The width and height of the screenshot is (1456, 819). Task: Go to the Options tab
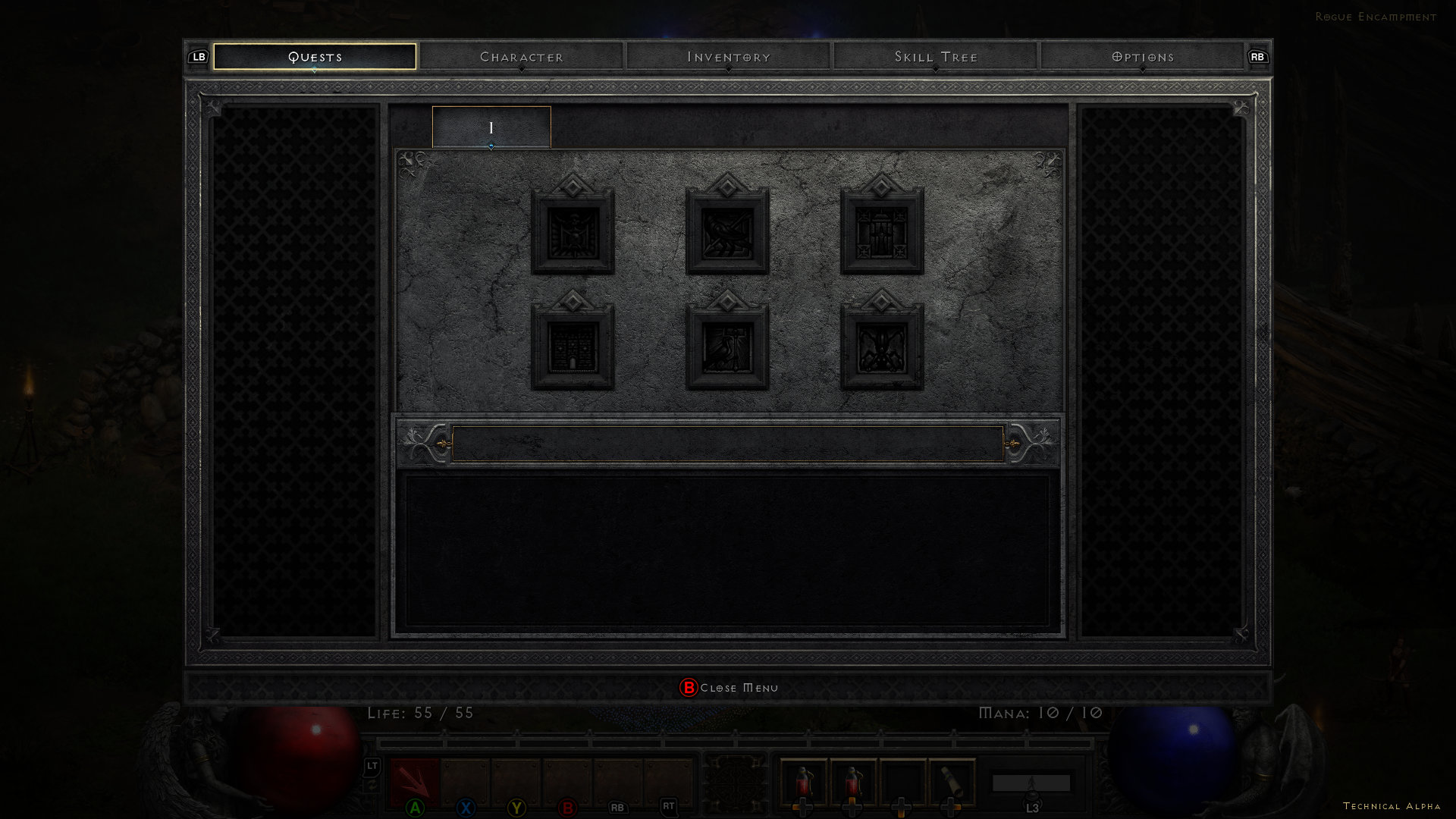(1143, 57)
